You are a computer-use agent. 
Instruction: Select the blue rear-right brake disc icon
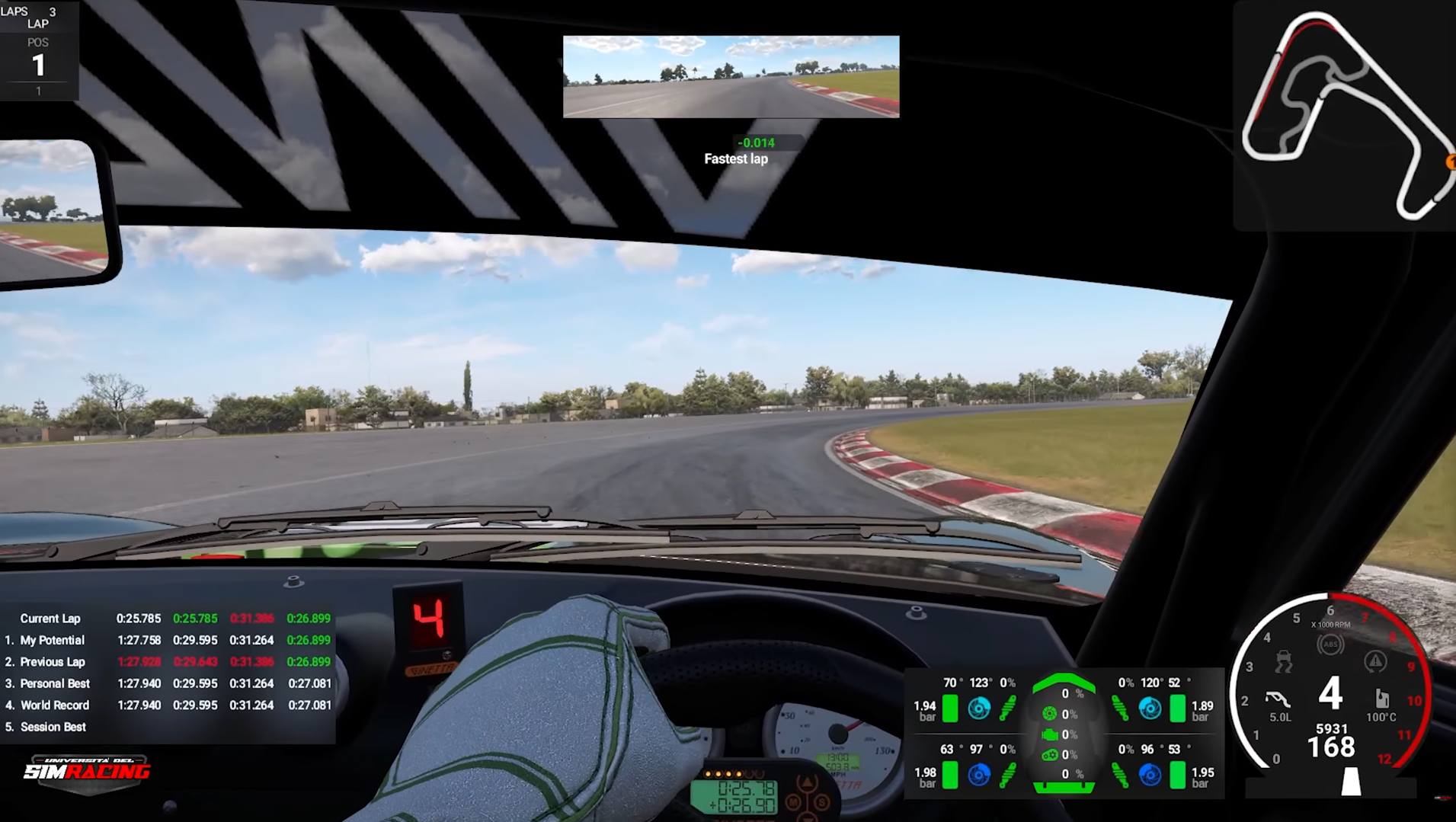(1149, 775)
